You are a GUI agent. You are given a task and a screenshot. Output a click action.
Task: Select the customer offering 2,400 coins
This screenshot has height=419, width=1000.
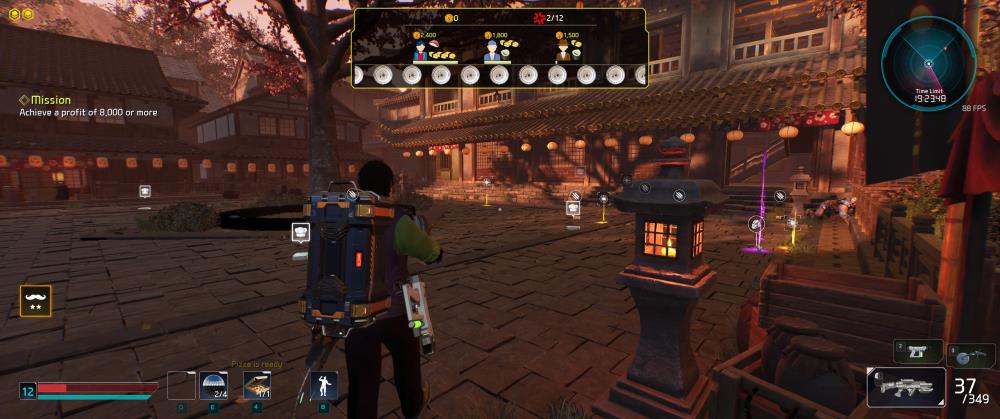(x=421, y=50)
